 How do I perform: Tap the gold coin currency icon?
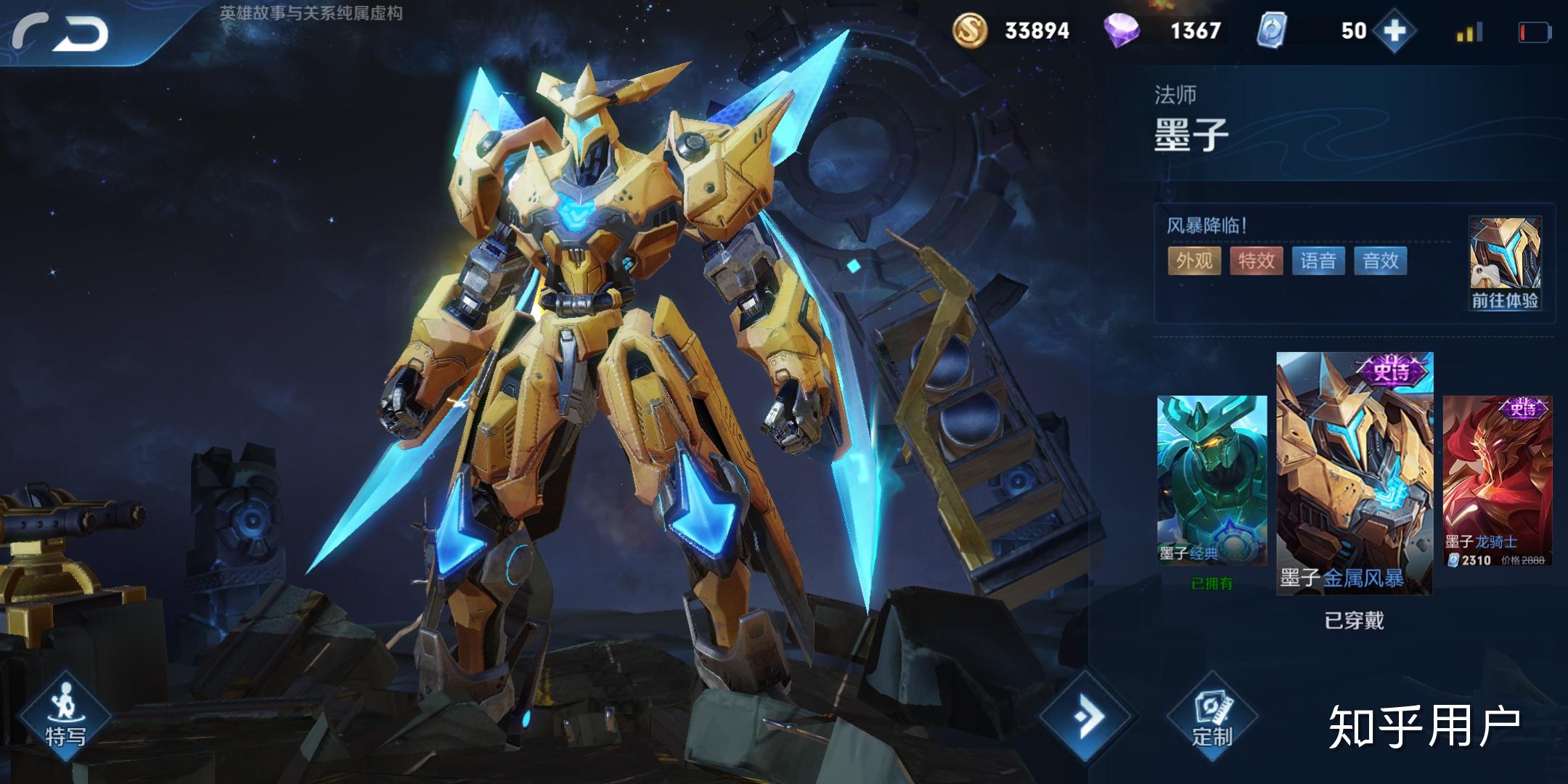click(x=970, y=31)
